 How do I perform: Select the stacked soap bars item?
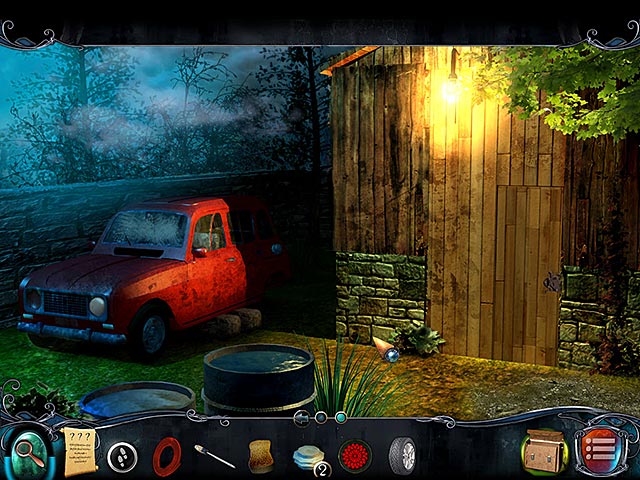click(309, 456)
